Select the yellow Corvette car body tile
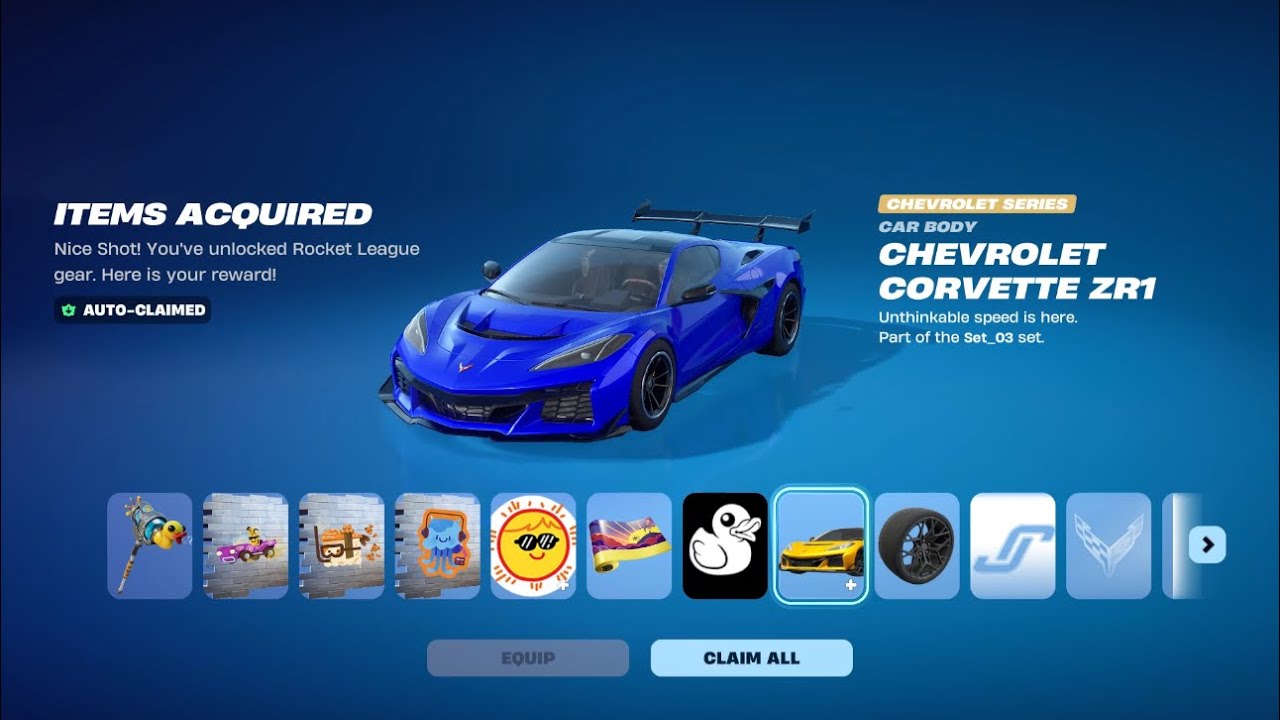The image size is (1280, 720). [821, 546]
